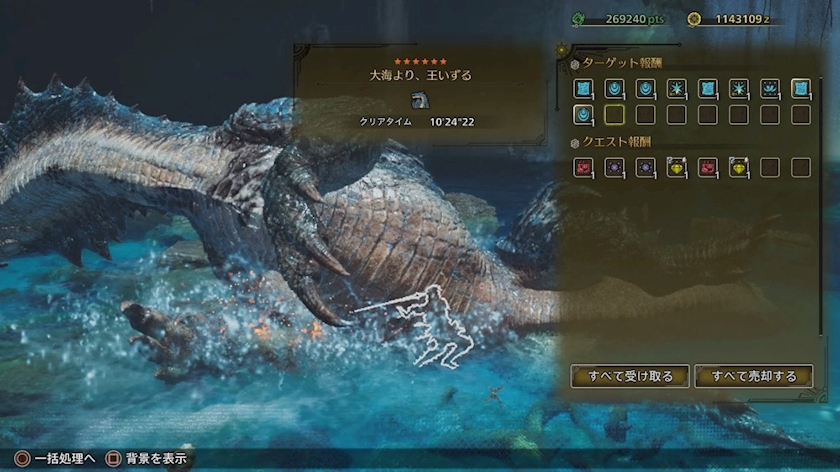
Task: Choose すべて売却する to sell all rewards
Action: click(x=754, y=376)
